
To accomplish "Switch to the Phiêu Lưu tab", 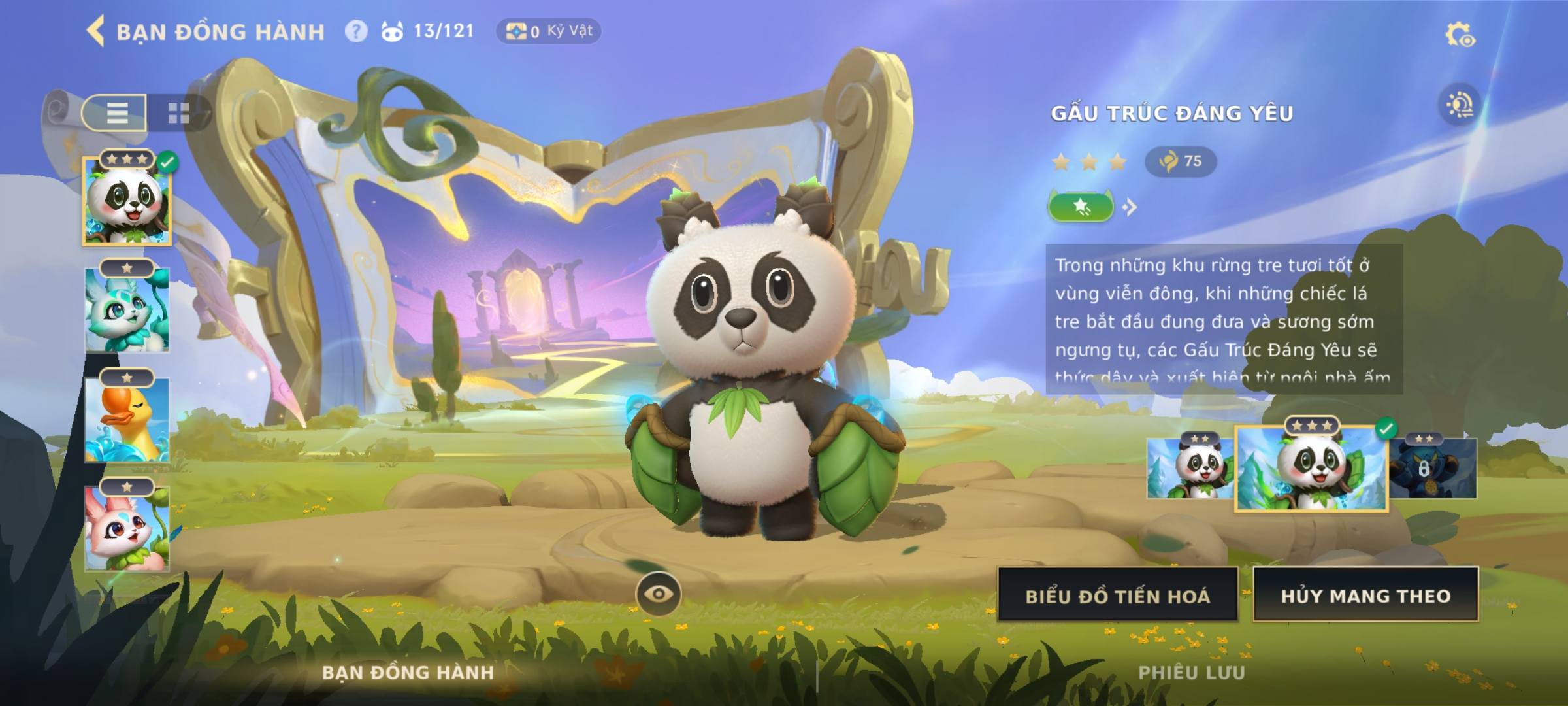I will (1192, 673).
